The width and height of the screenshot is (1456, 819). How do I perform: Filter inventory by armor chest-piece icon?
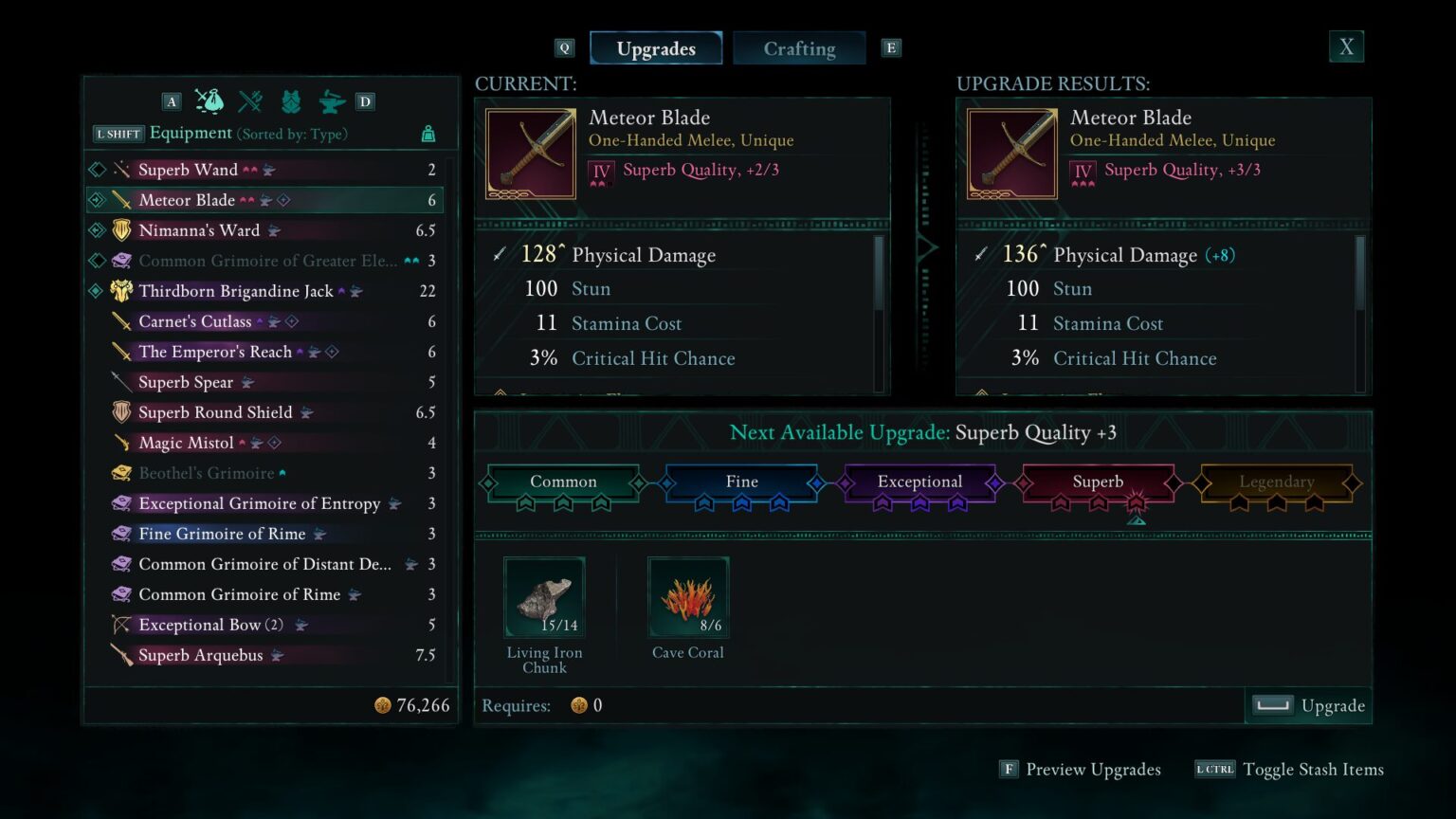[290, 100]
